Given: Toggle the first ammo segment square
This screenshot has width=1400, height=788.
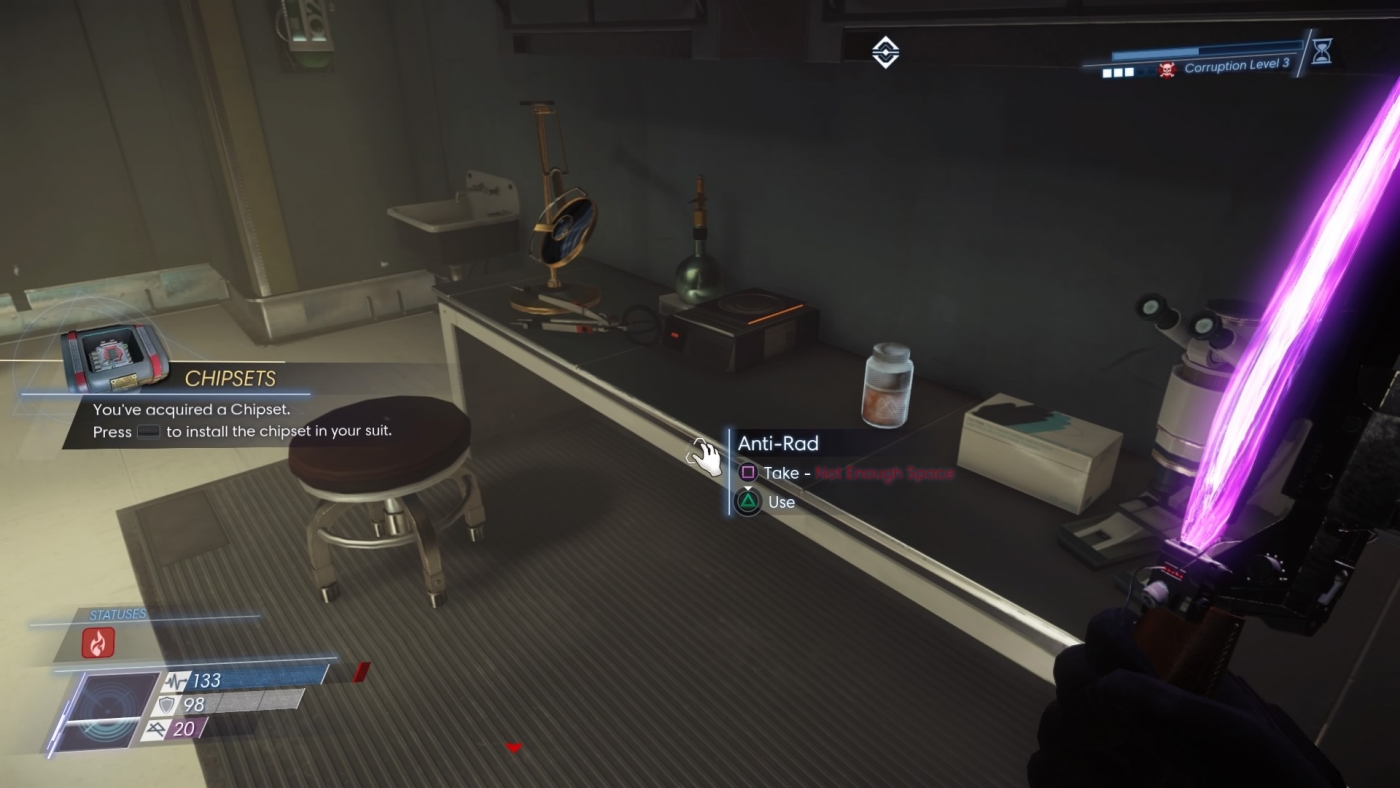Looking at the screenshot, I should [x=1106, y=72].
